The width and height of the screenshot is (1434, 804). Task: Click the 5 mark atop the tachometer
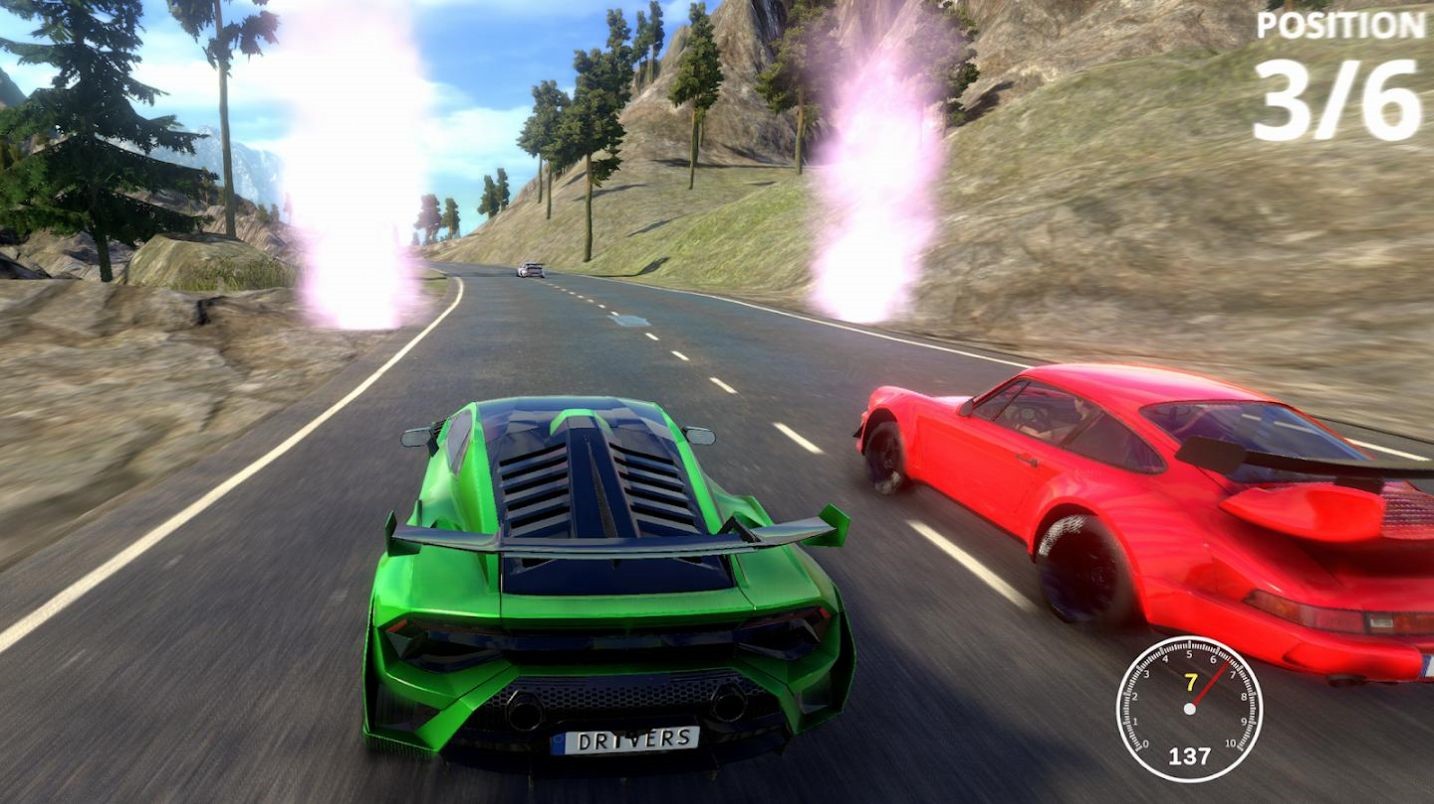1190,653
